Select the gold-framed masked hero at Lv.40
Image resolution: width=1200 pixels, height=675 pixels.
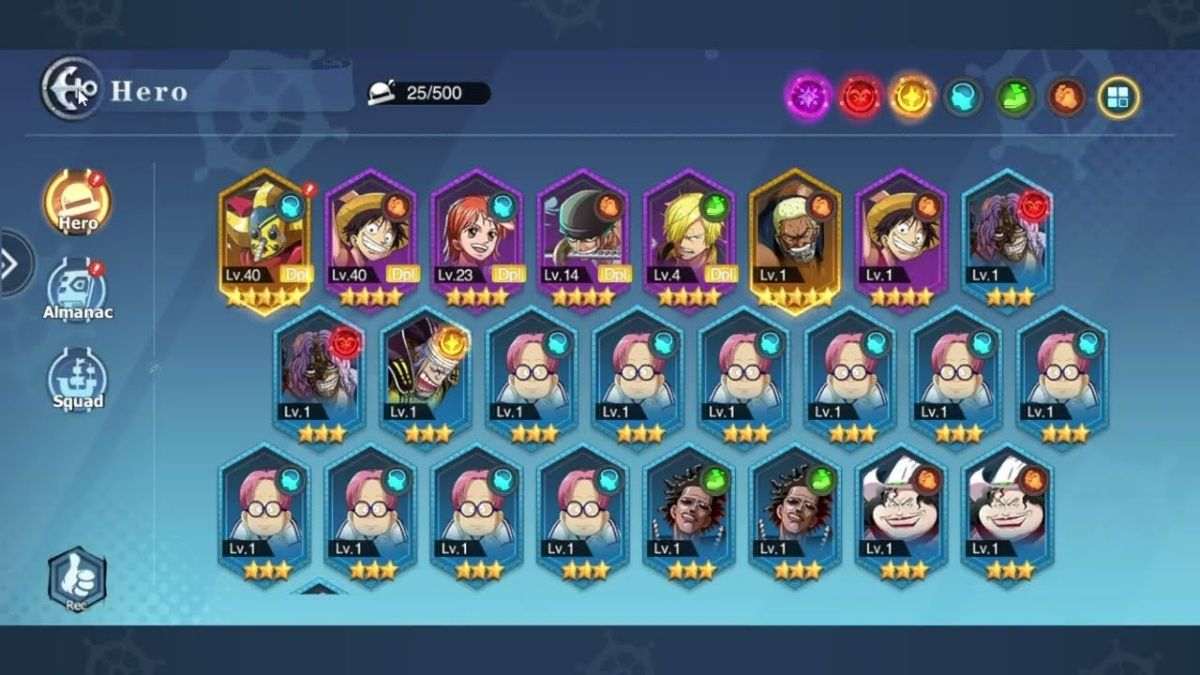[x=265, y=242]
